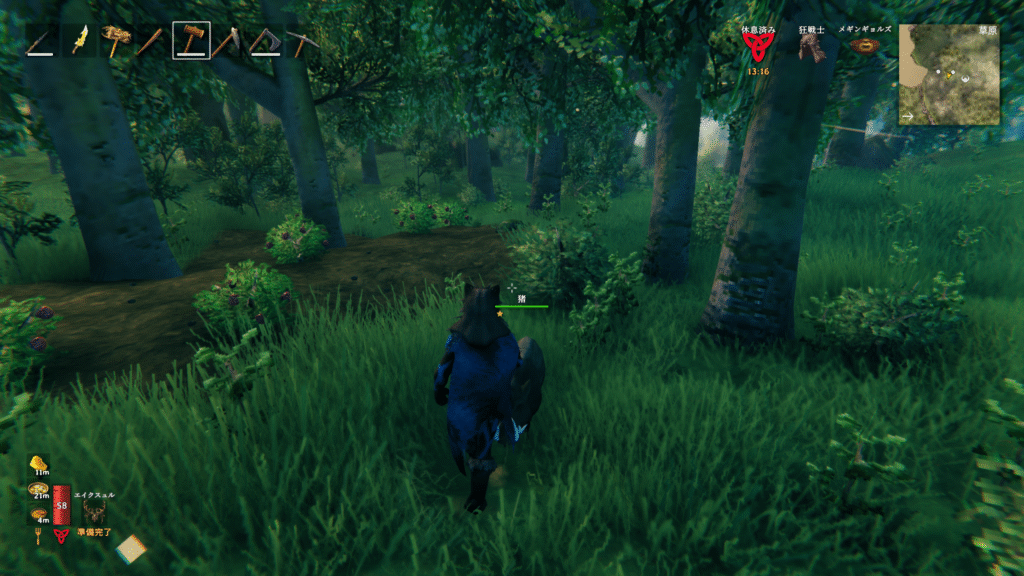Viewport: 1024px width, 576px height.
Task: Pick the triangular-framed hoe tool slot
Action: pyautogui.click(x=265, y=41)
